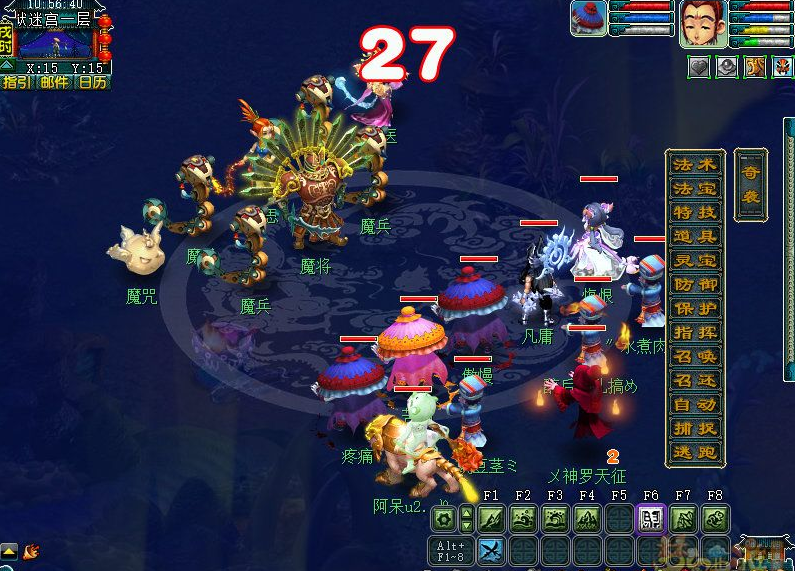Open the 道具 item command
The image size is (795, 571).
pyautogui.click(x=694, y=237)
